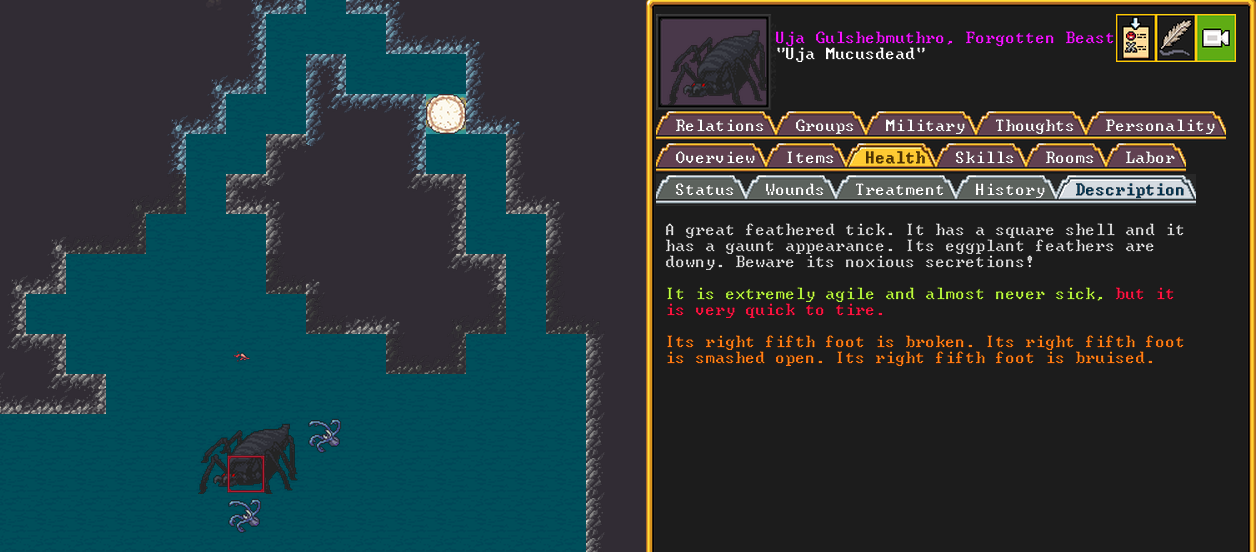Open the Treatment subtab
This screenshot has height=552, width=1256.
coord(899,189)
